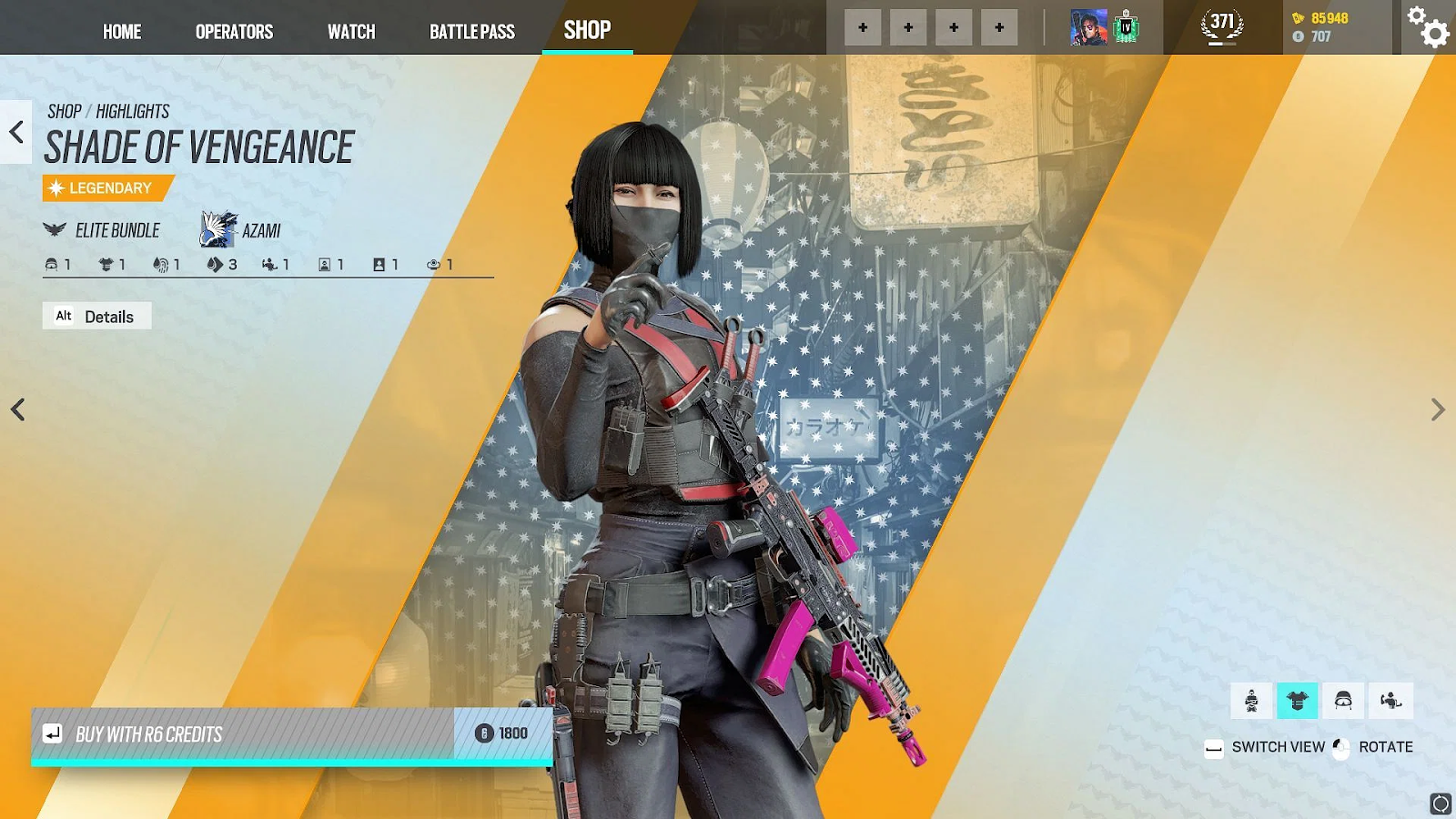Show the previous shop highlight
1456x819 pixels.
17,409
